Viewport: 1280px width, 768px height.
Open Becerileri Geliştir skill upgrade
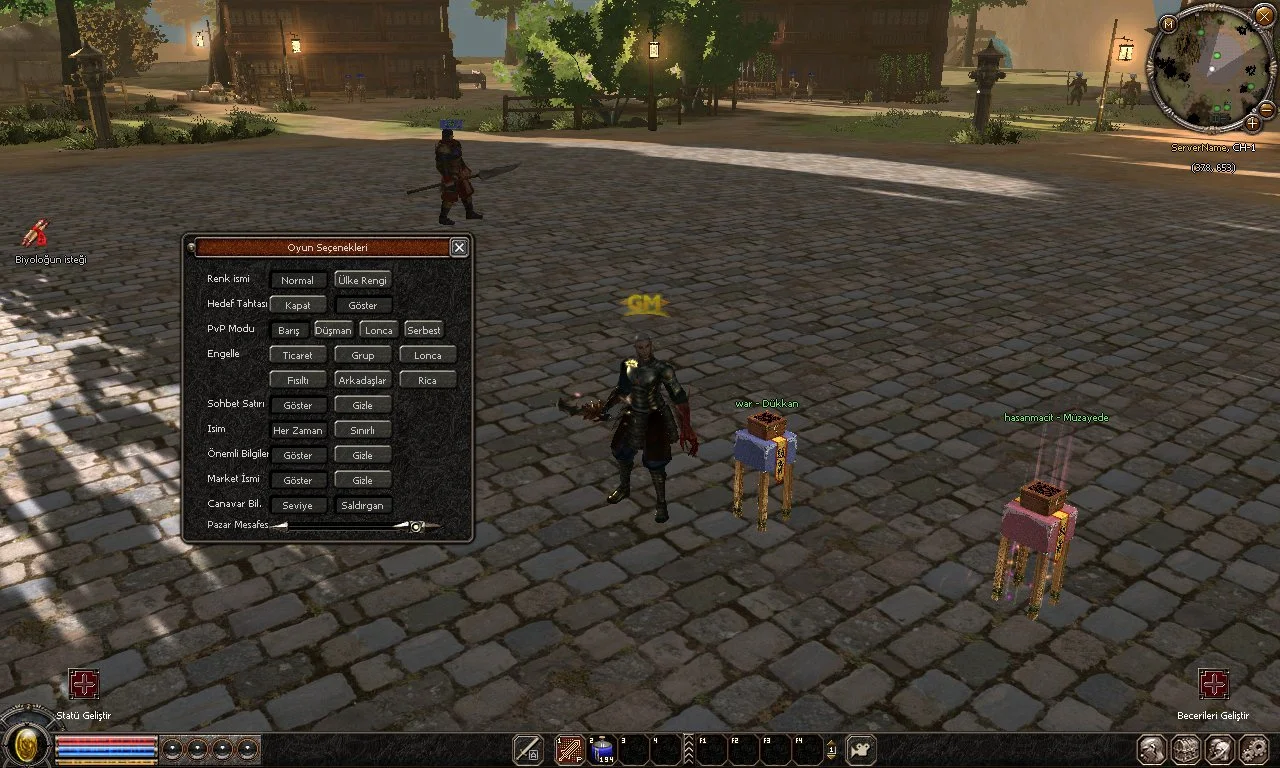coord(1214,685)
